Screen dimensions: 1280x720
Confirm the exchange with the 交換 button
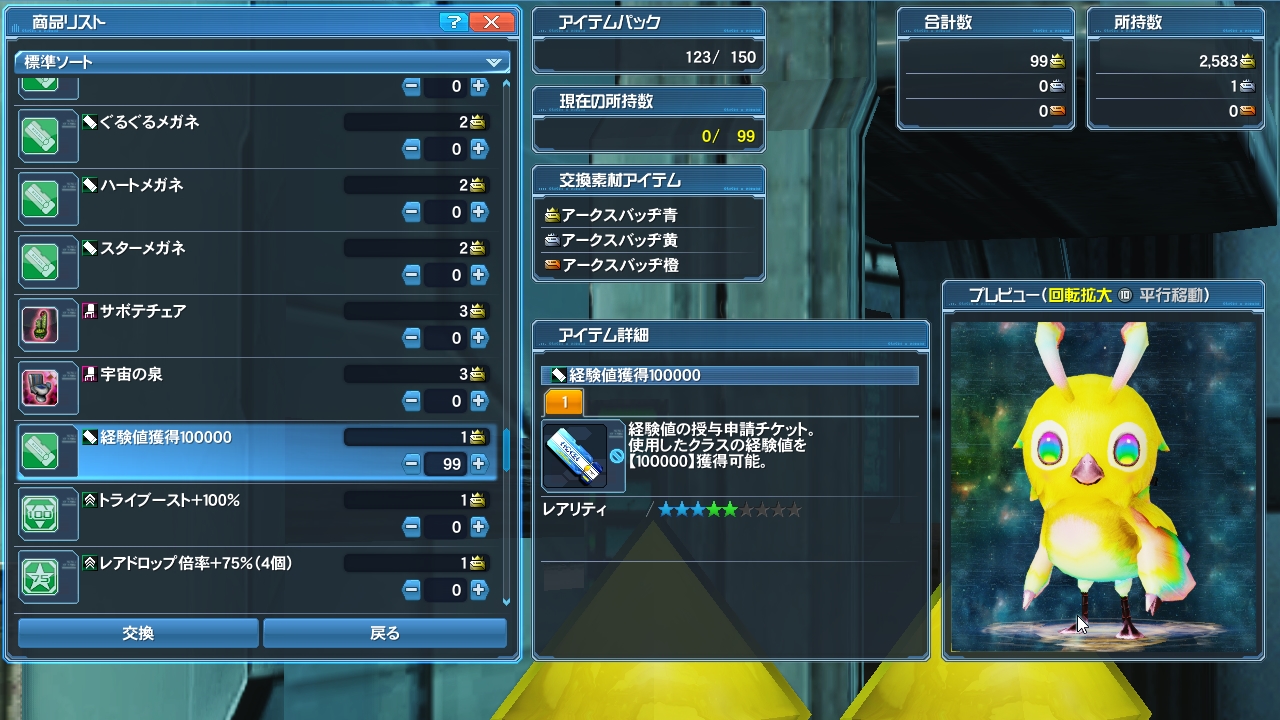point(138,633)
